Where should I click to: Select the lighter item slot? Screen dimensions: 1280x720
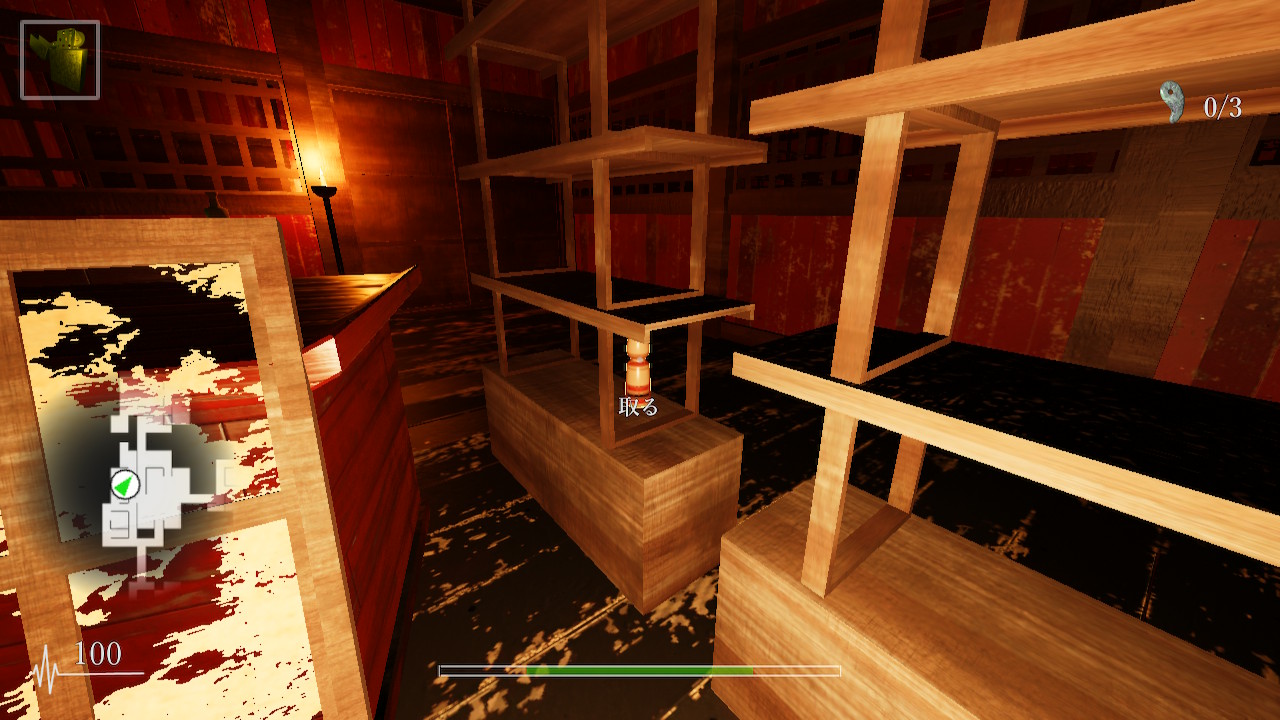coord(60,60)
